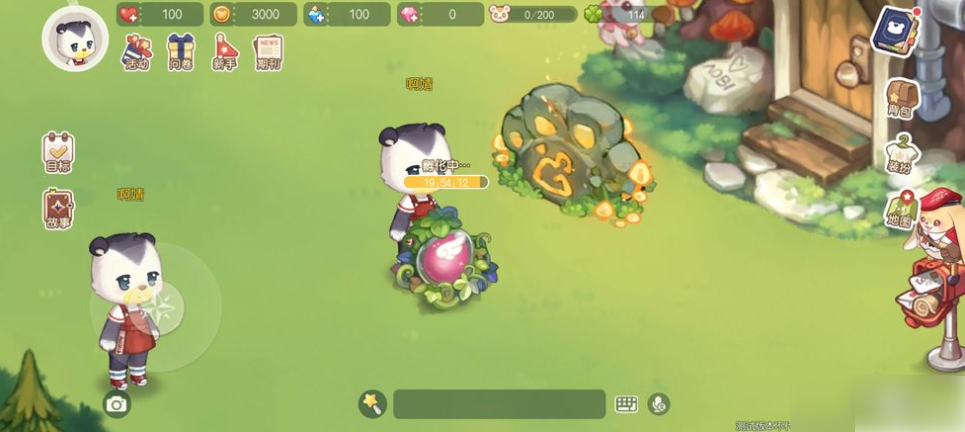
Task: Open the 期刊 news journal
Action: [269, 51]
